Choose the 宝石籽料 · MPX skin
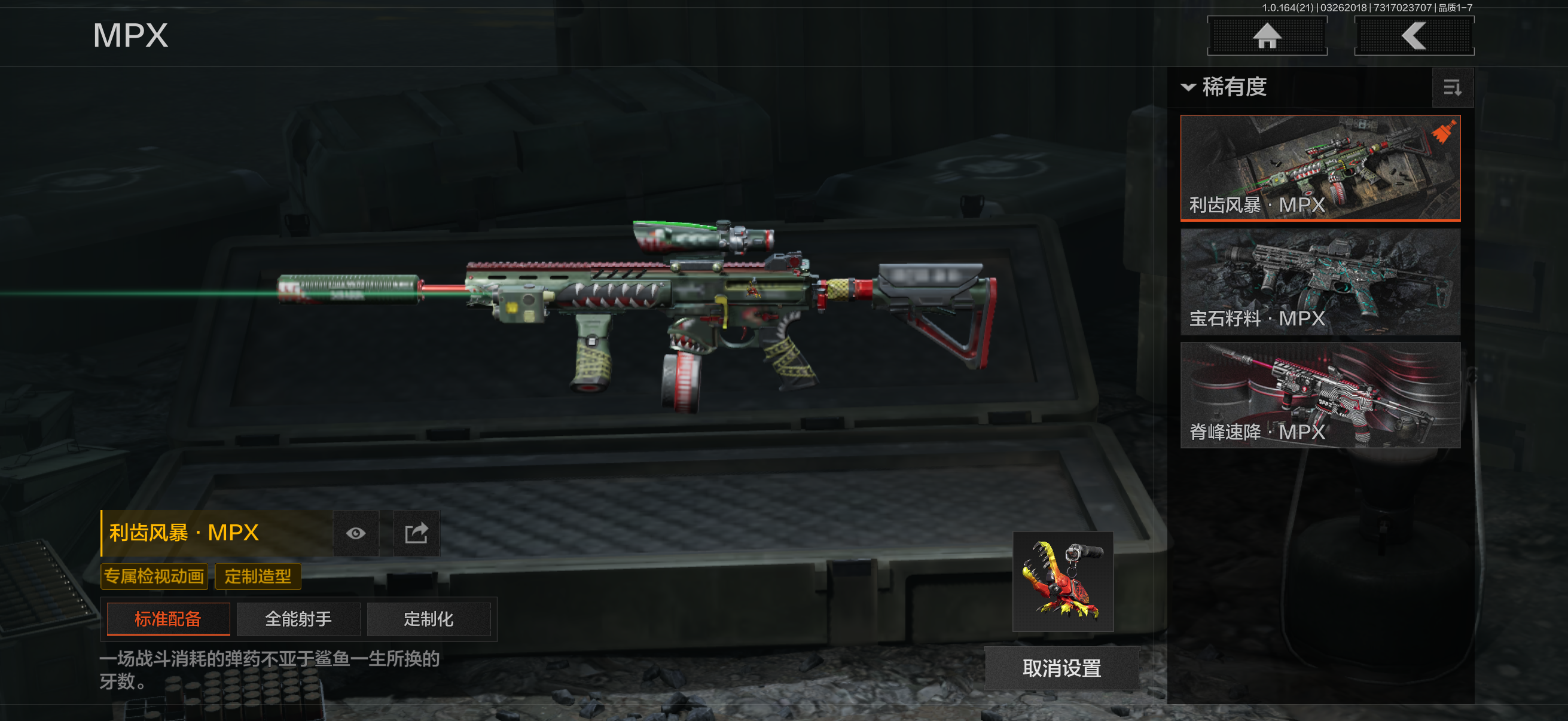The image size is (1568, 721). pyautogui.click(x=1320, y=281)
